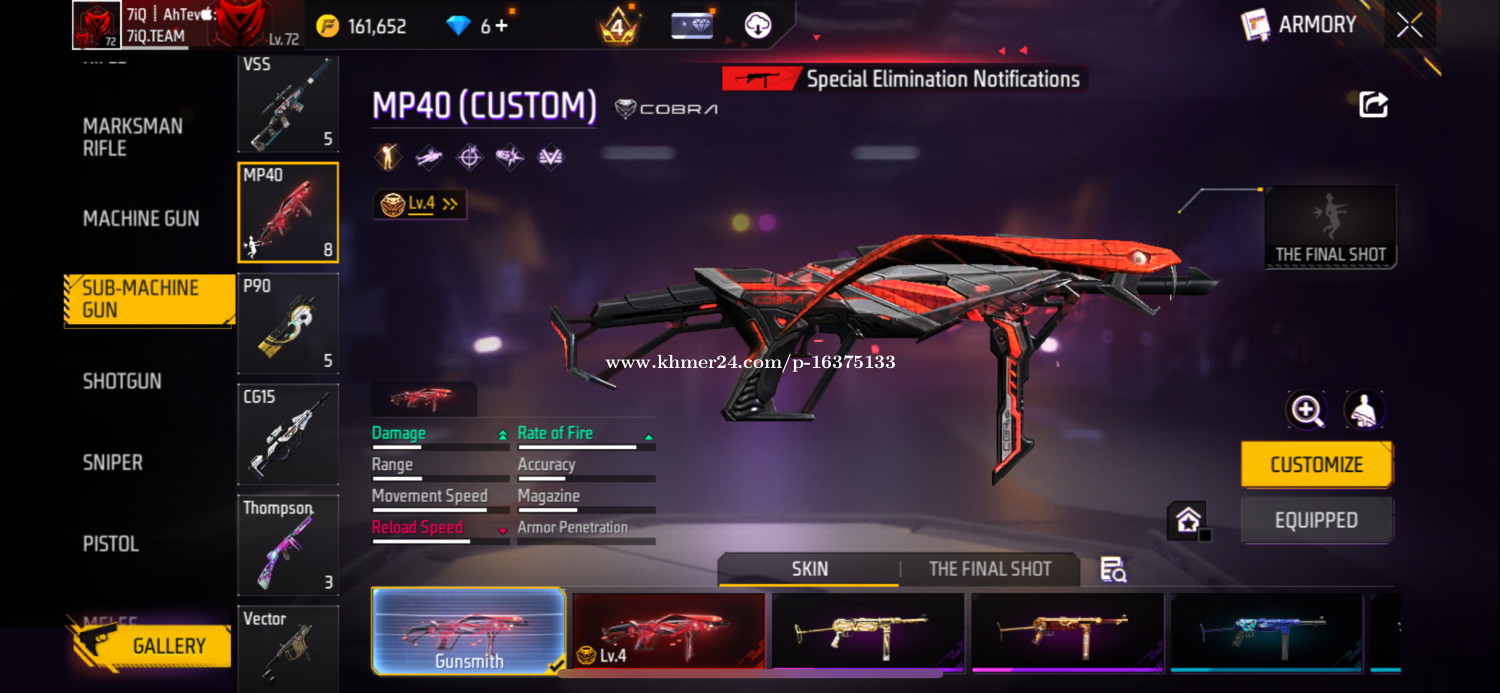Select the Gunsmith skin thumbnail
This screenshot has width=1500, height=693.
pyautogui.click(x=469, y=631)
